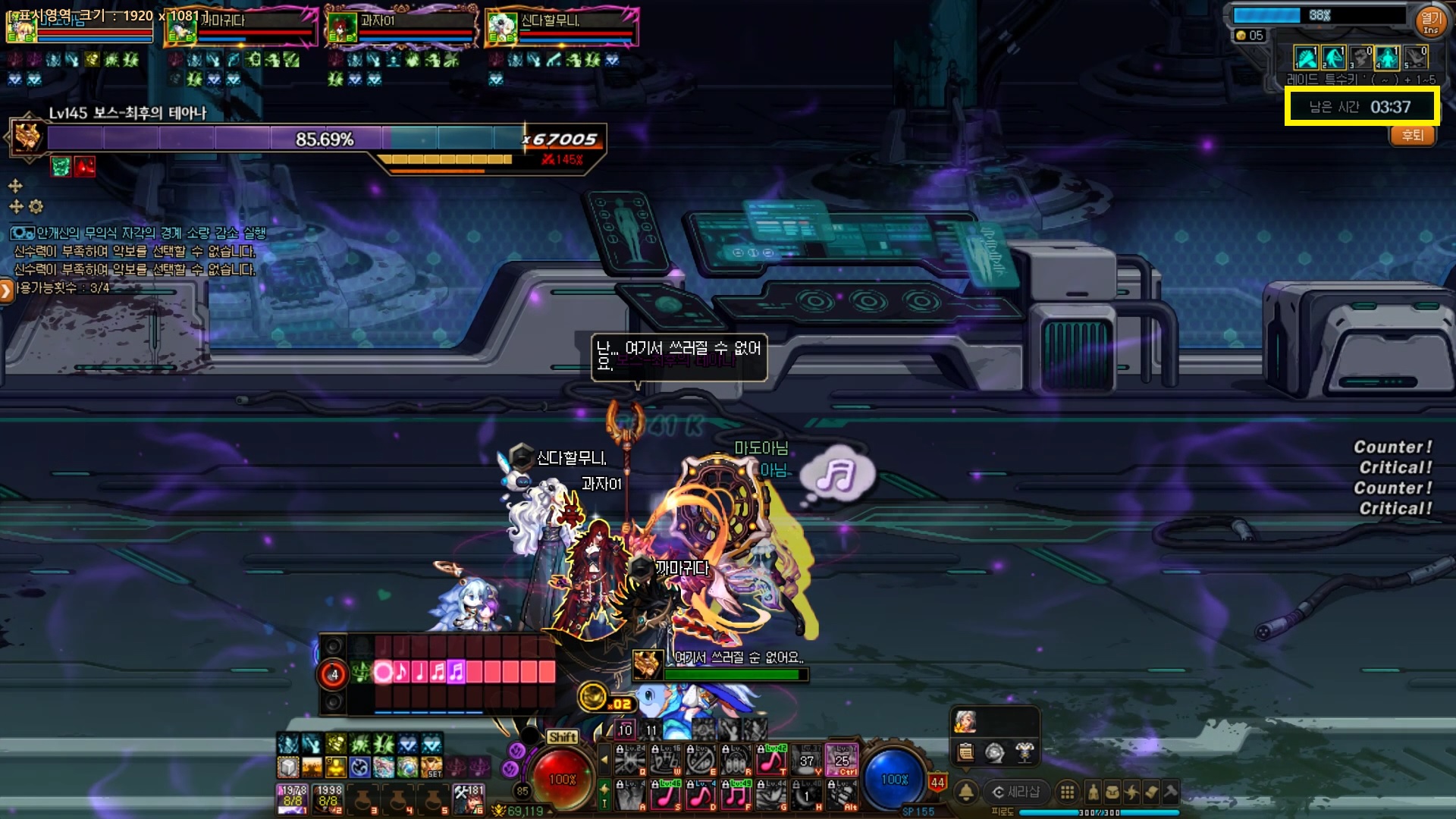
Task: Activate the crossed-arms raid special key 1
Action: coord(1306,58)
